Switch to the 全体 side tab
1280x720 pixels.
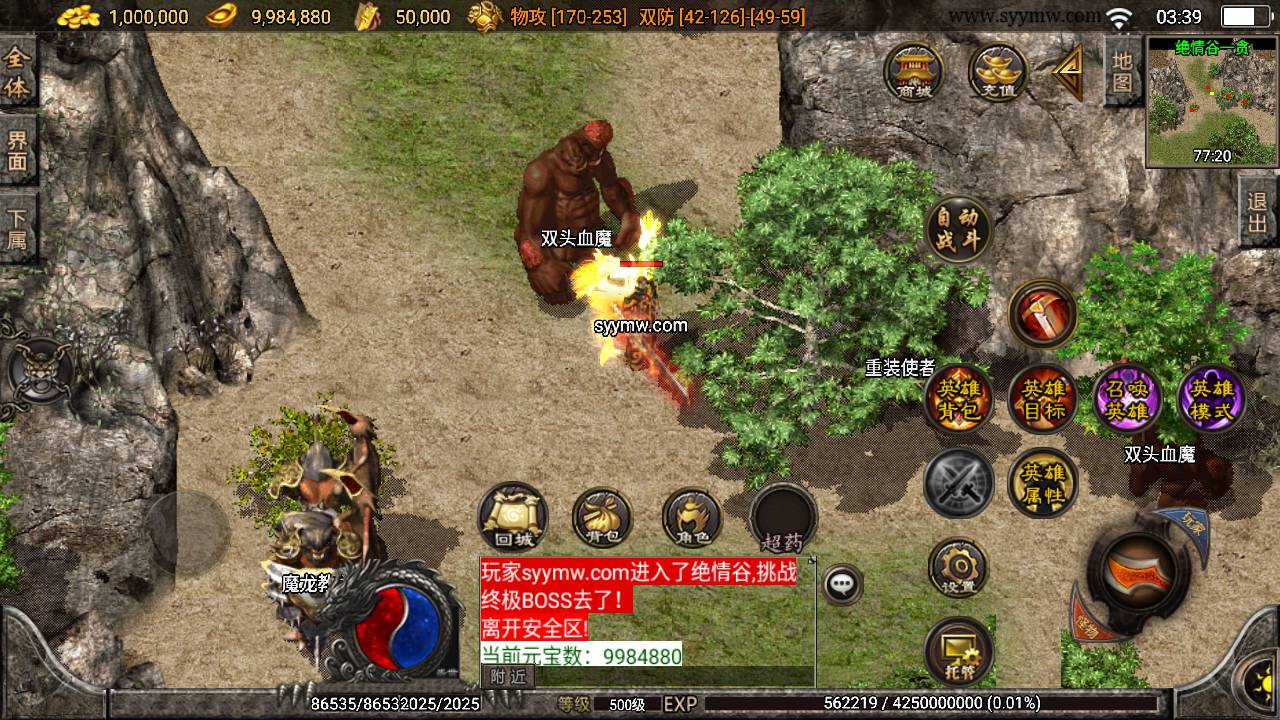pyautogui.click(x=17, y=72)
